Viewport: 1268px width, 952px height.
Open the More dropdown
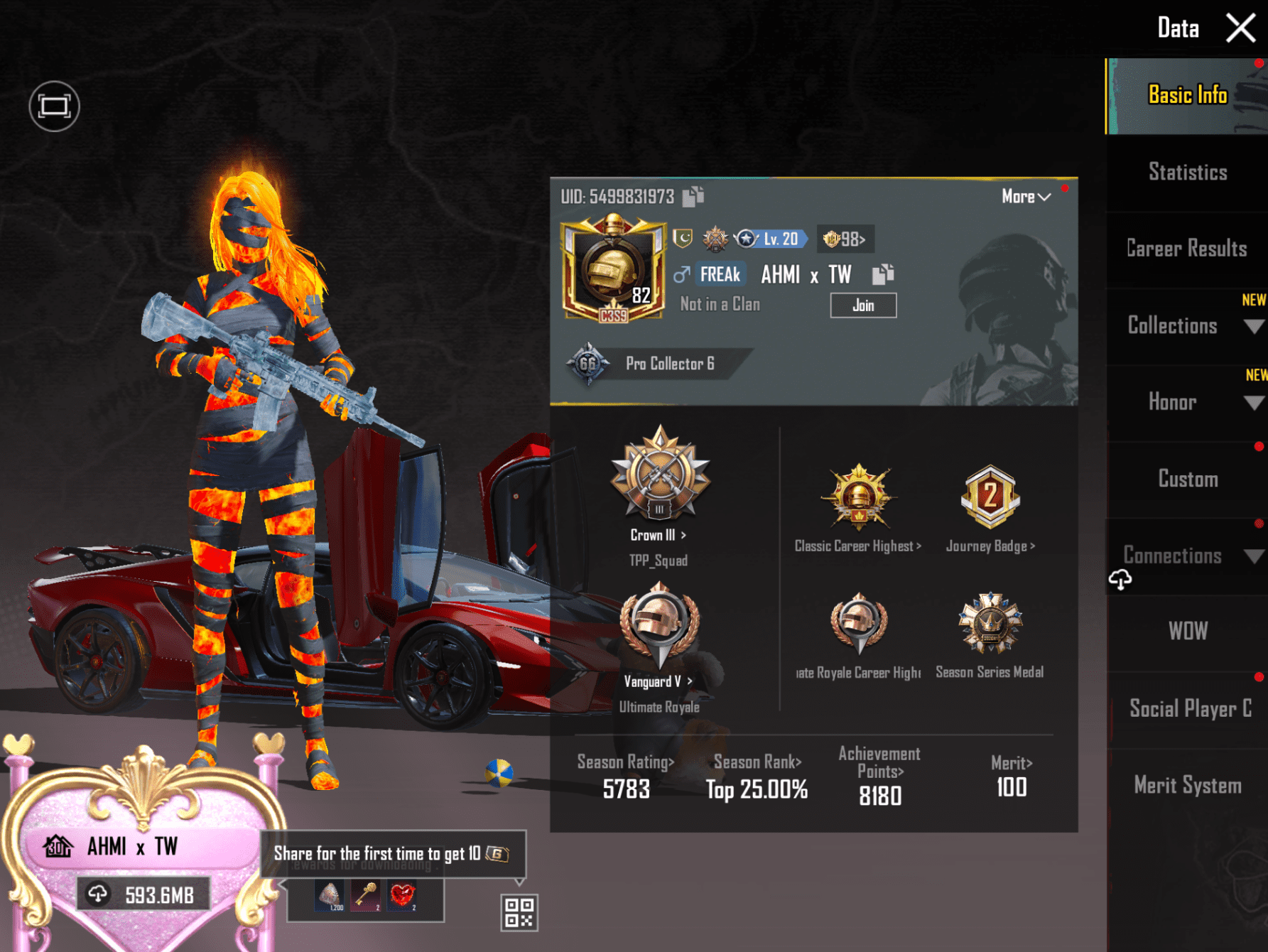point(1023,198)
